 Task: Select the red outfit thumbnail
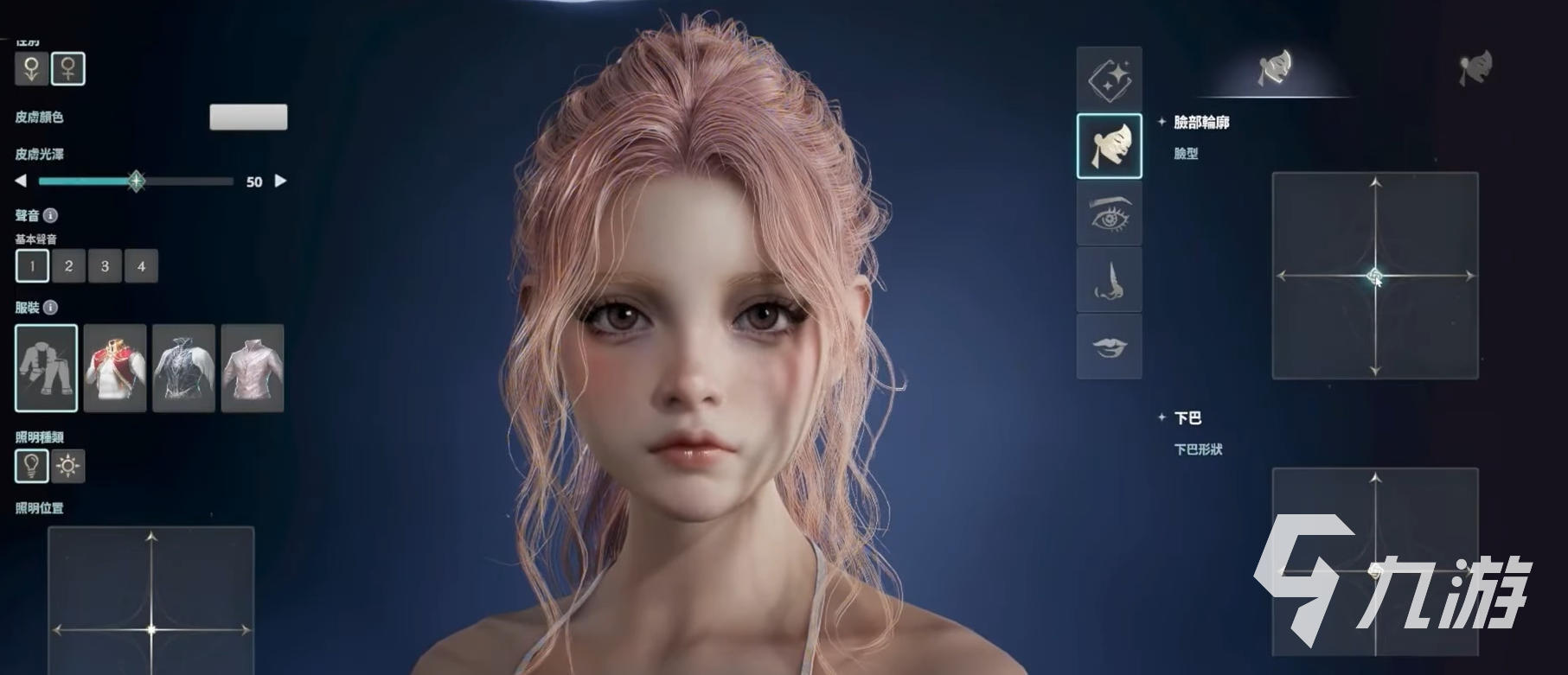[x=116, y=369]
